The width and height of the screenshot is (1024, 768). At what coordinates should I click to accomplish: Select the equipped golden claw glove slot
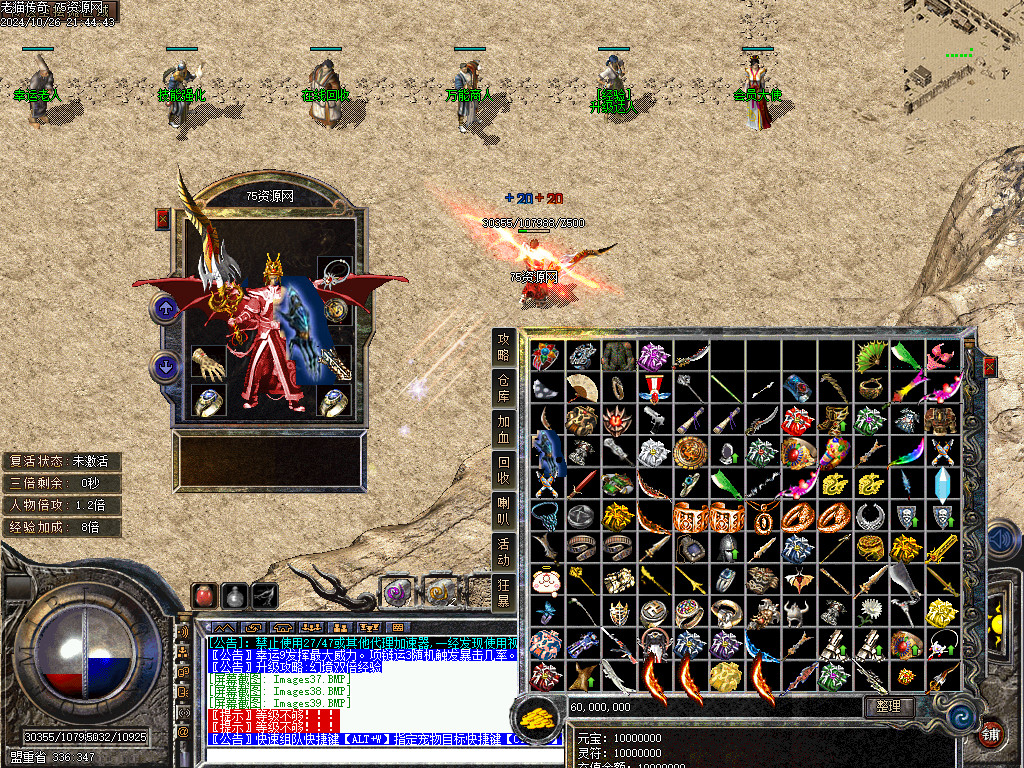coord(208,362)
